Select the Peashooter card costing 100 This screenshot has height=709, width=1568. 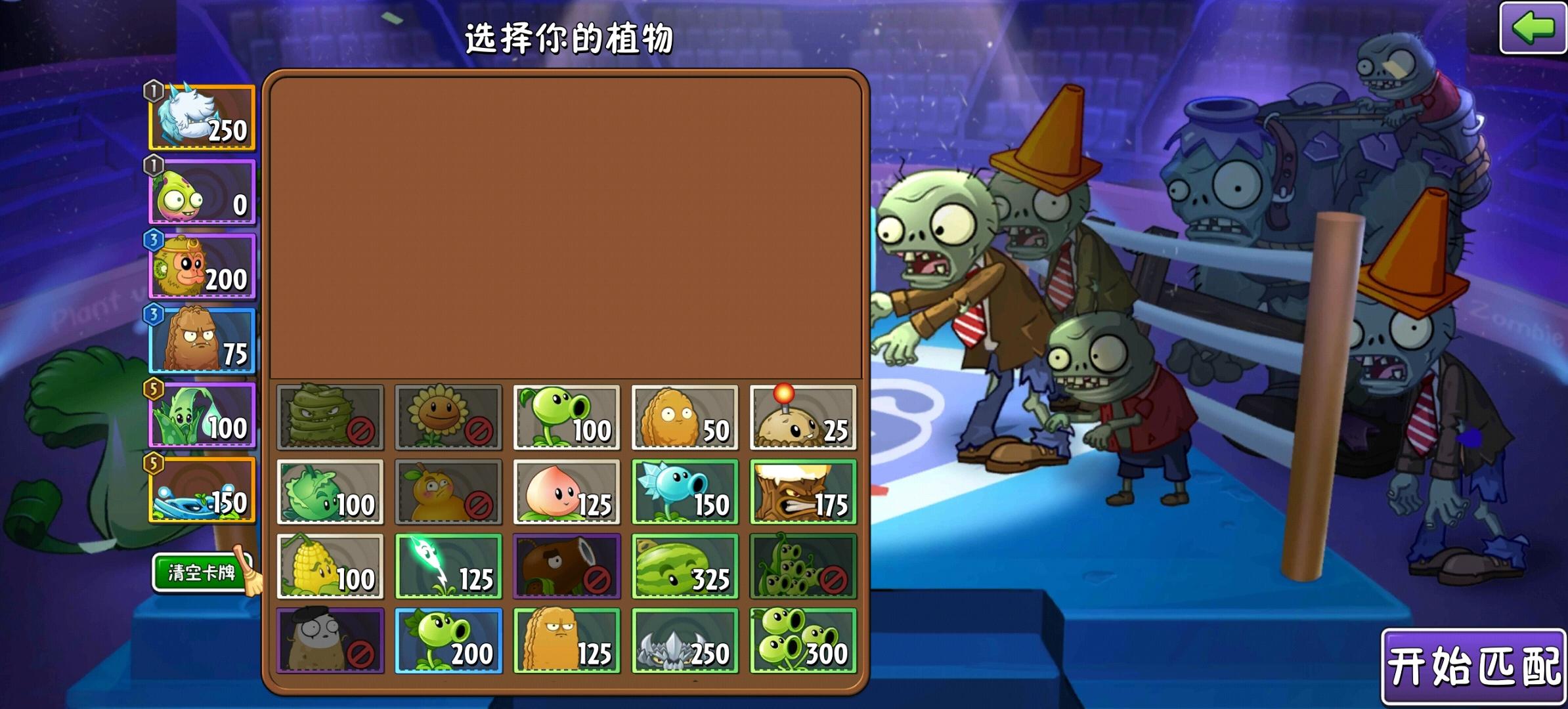pos(566,417)
